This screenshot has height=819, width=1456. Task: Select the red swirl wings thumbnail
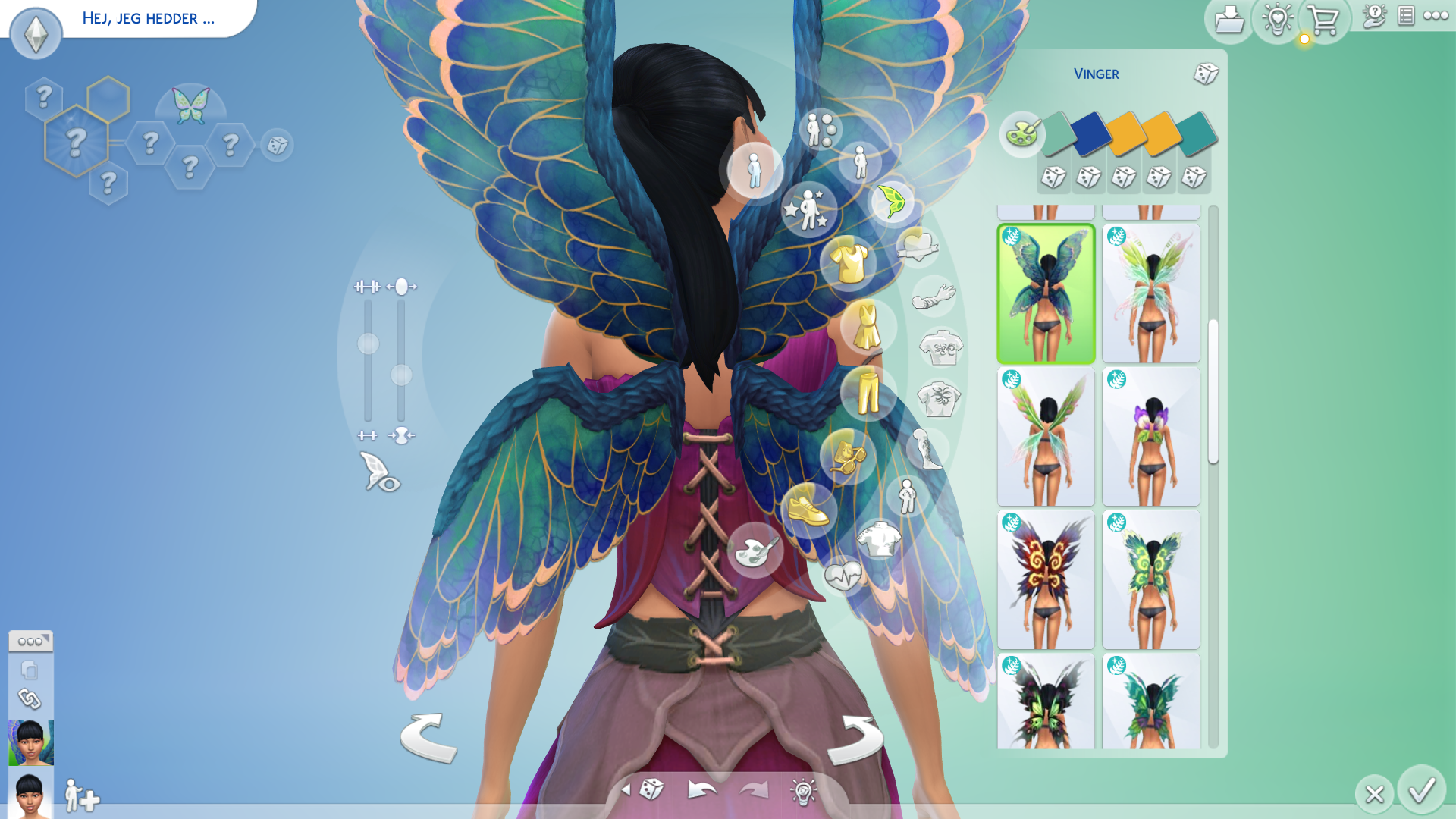(x=1046, y=579)
